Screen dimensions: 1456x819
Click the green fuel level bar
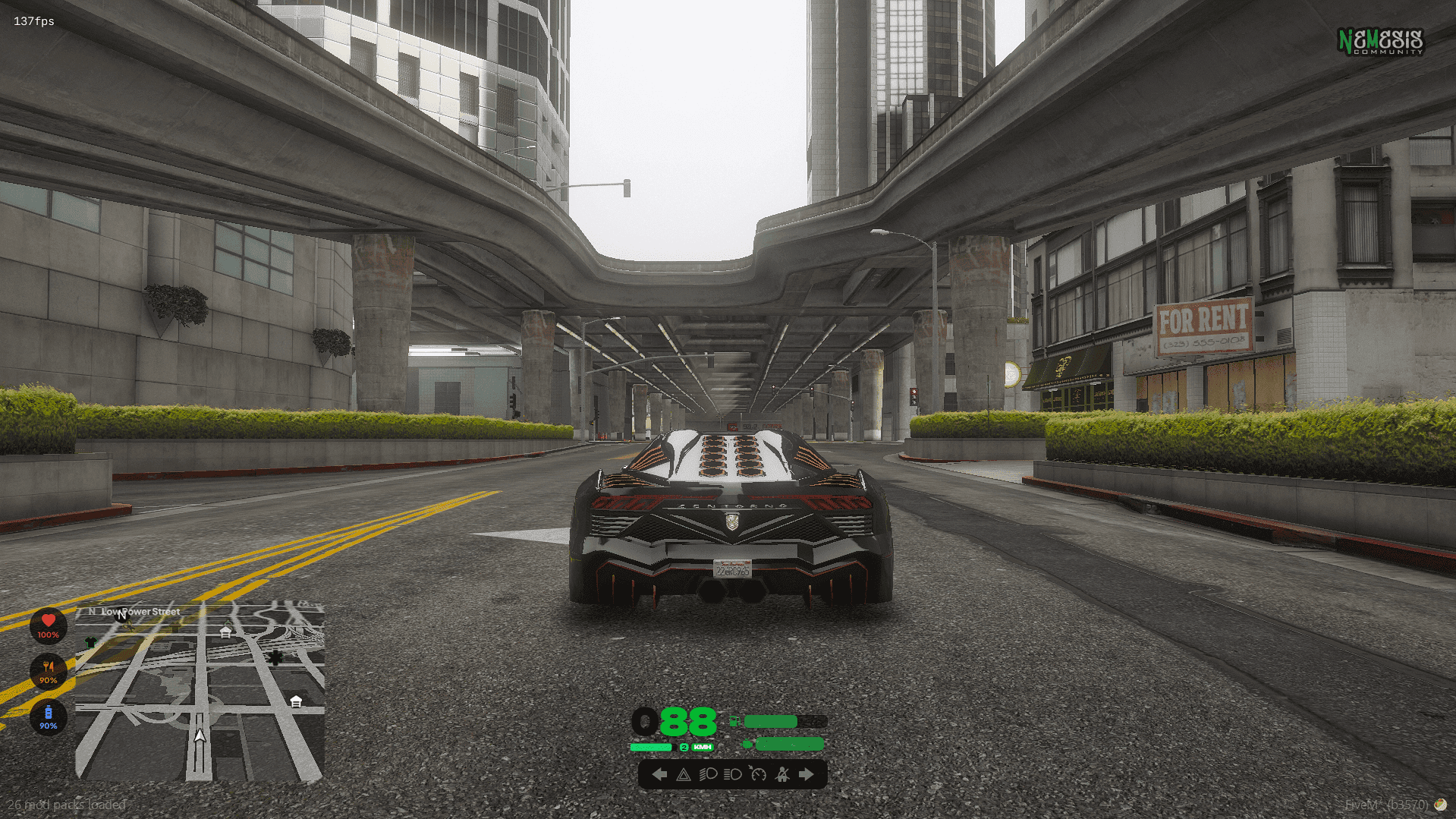[x=771, y=721]
